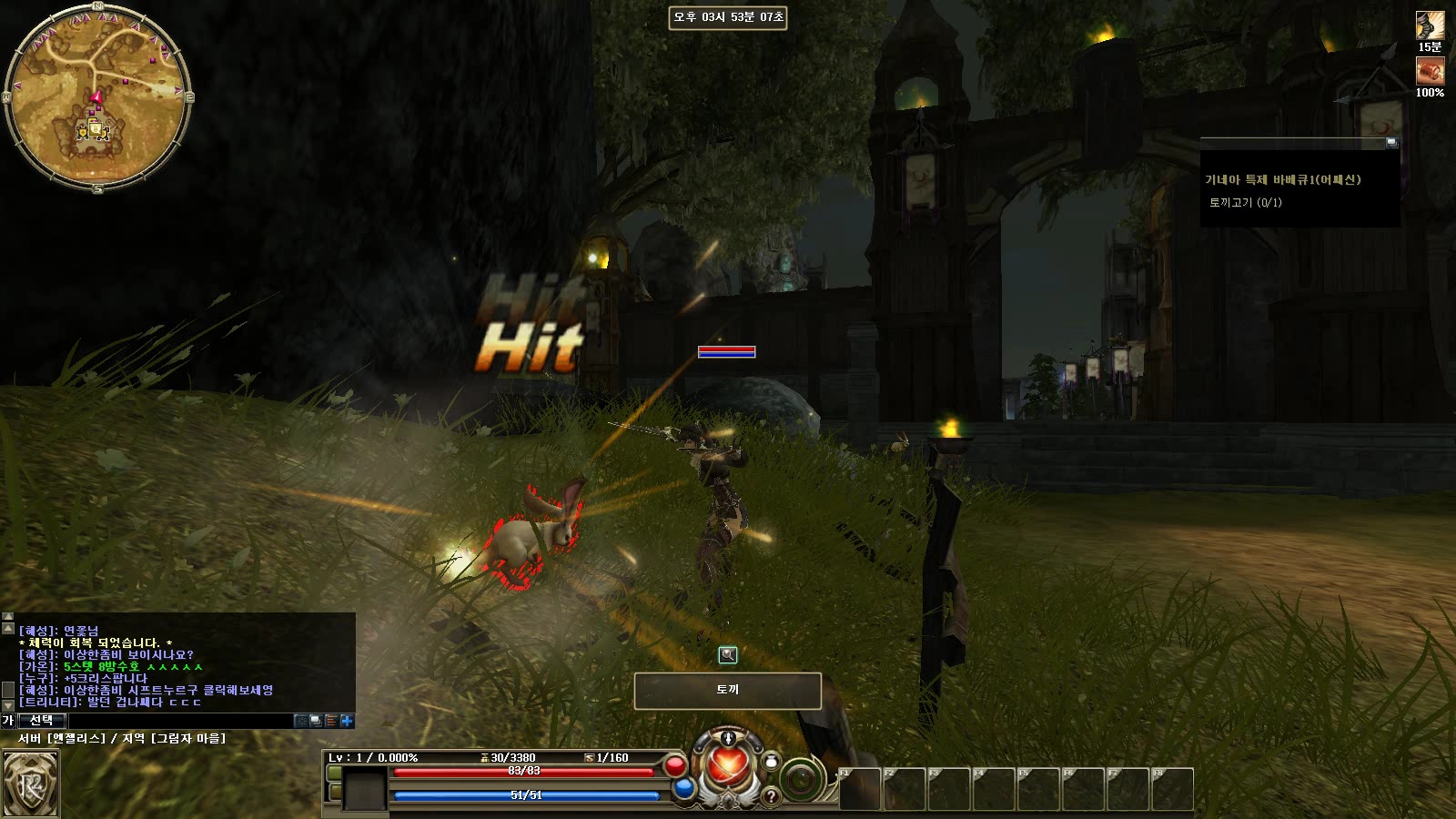1456x819 pixels.
Task: Use the blue mana potion orb
Action: 684,789
